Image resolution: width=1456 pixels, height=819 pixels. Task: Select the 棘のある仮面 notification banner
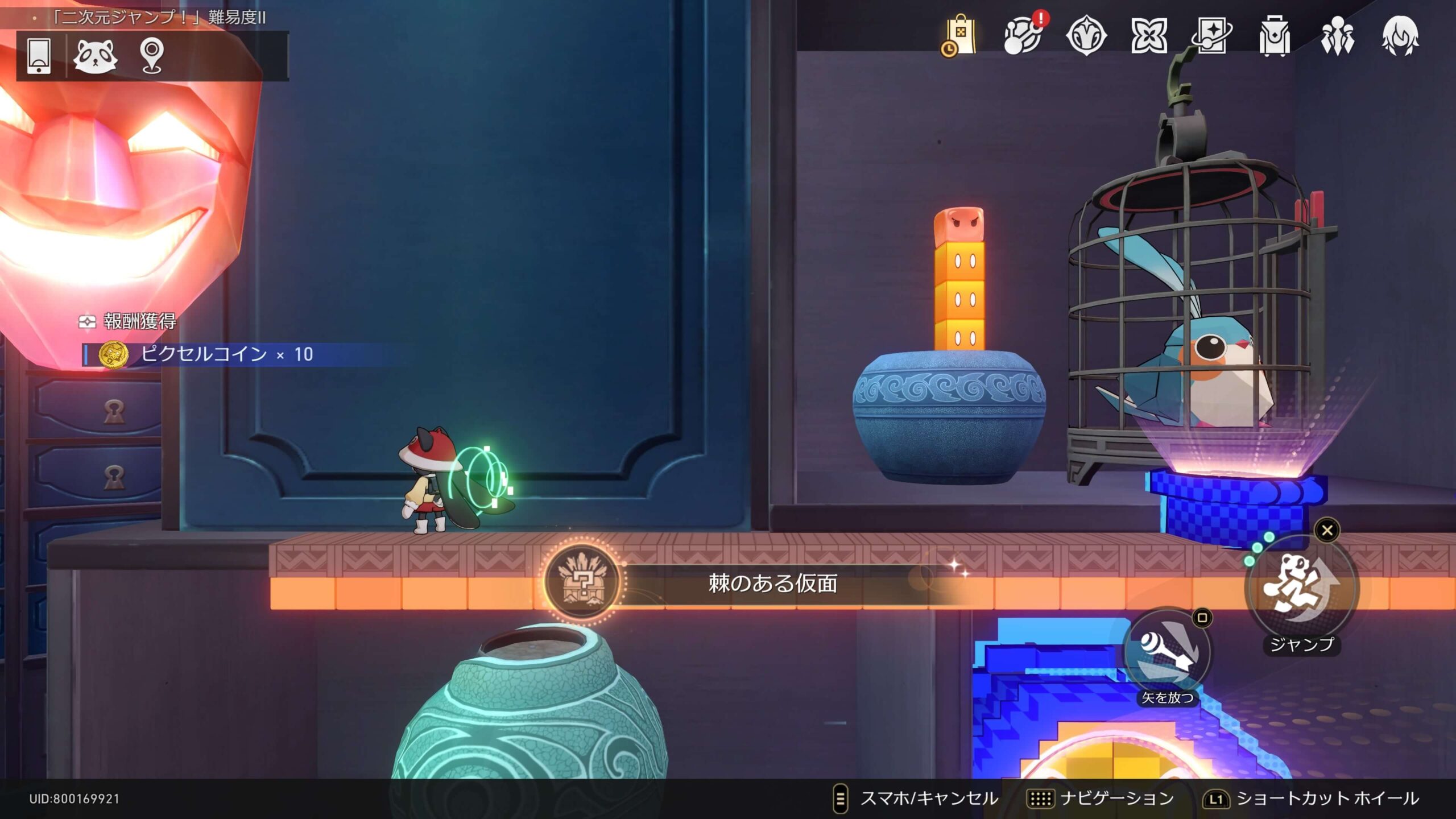click(772, 584)
